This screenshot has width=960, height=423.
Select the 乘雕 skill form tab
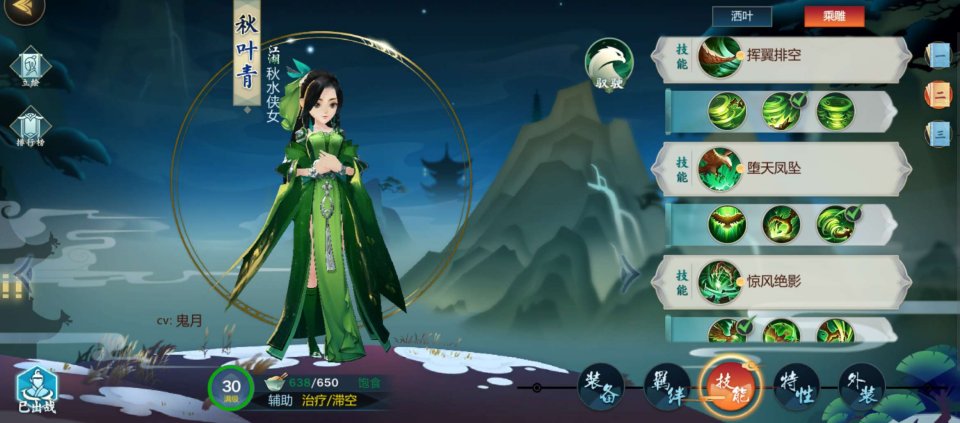pos(833,16)
